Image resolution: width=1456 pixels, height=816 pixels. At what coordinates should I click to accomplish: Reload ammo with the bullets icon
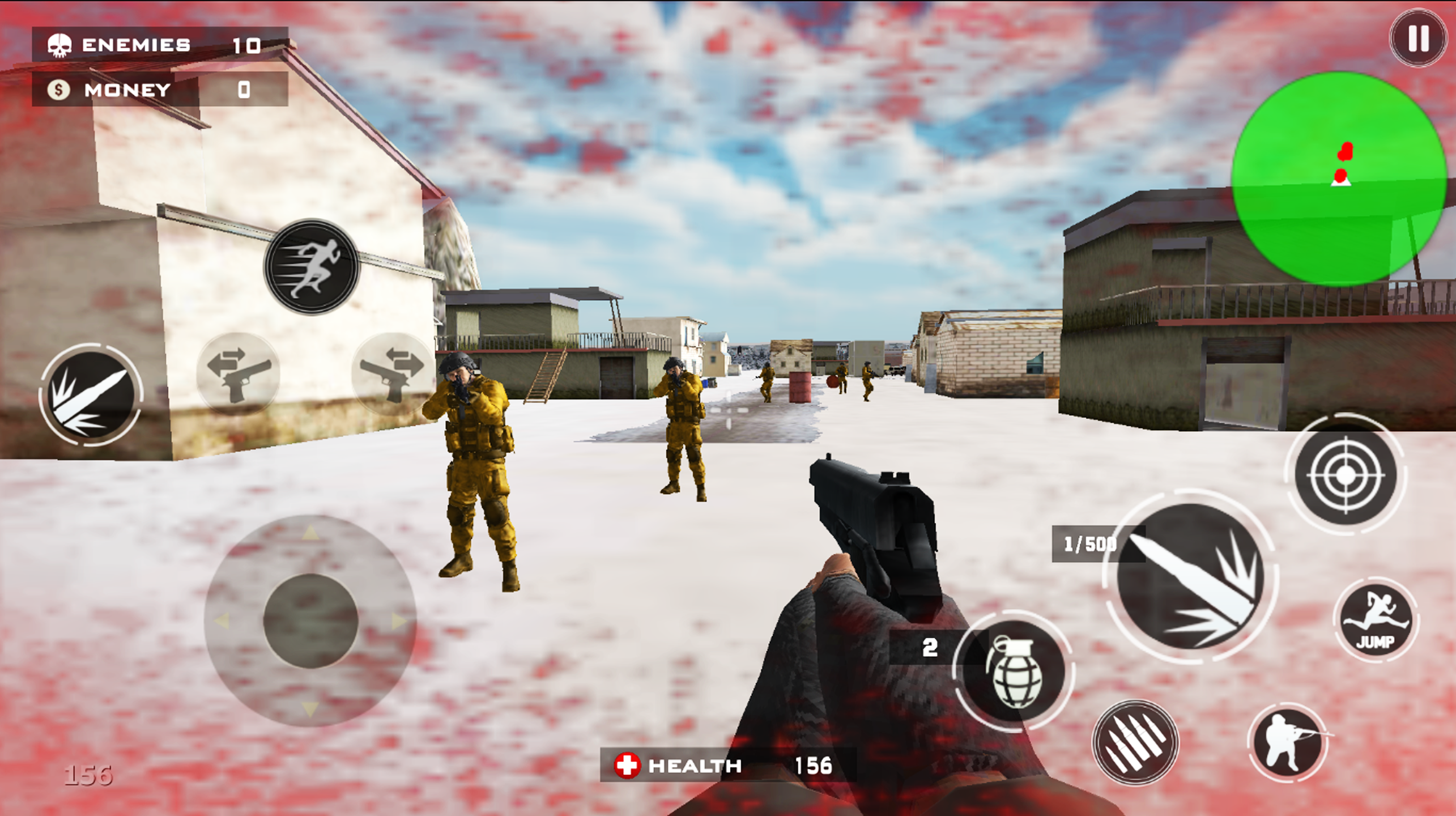pos(1135,742)
